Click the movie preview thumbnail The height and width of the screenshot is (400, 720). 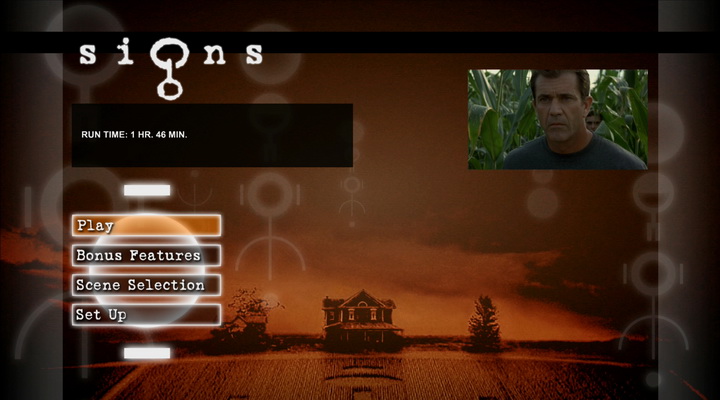click(x=557, y=119)
